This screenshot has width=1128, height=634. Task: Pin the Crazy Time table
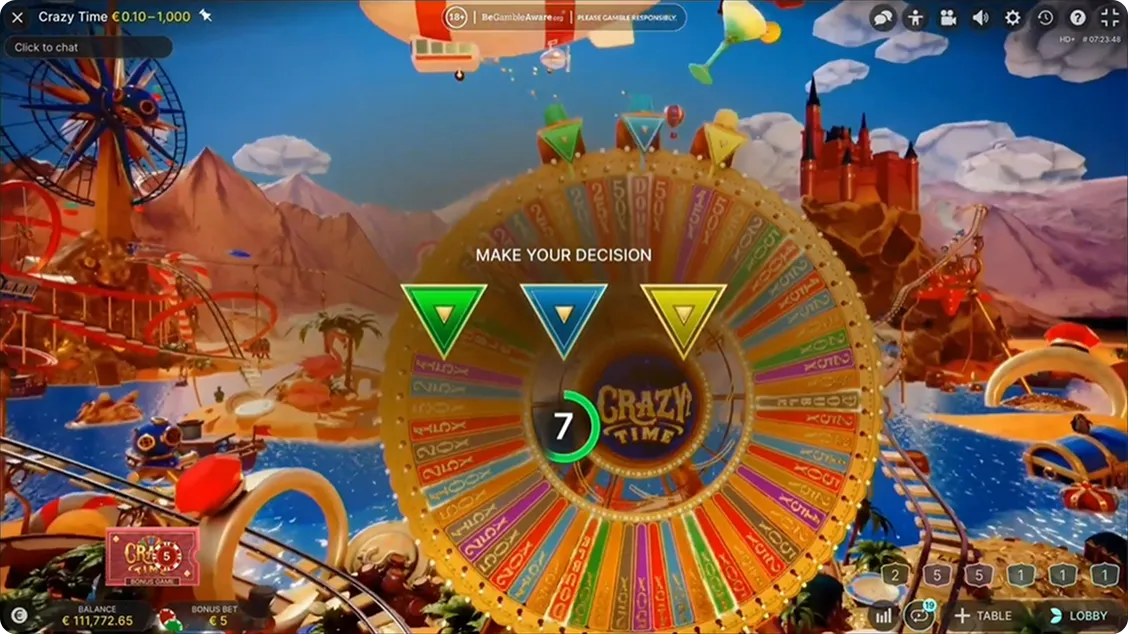click(x=205, y=16)
